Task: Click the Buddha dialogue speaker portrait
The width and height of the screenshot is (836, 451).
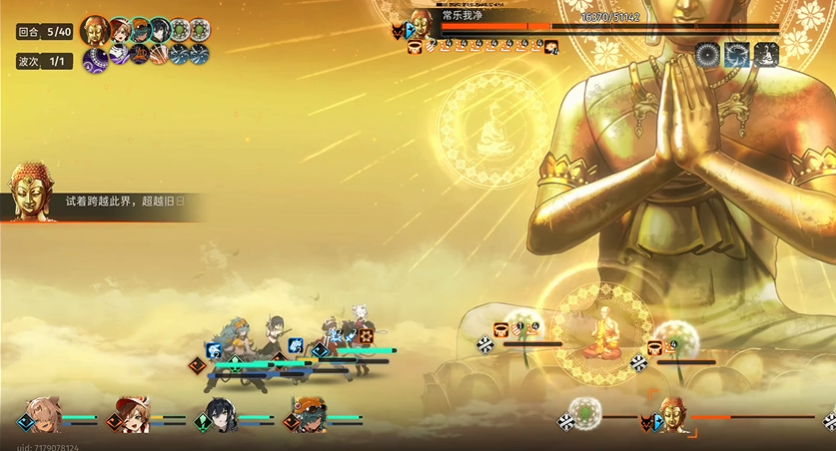Action: 30,190
